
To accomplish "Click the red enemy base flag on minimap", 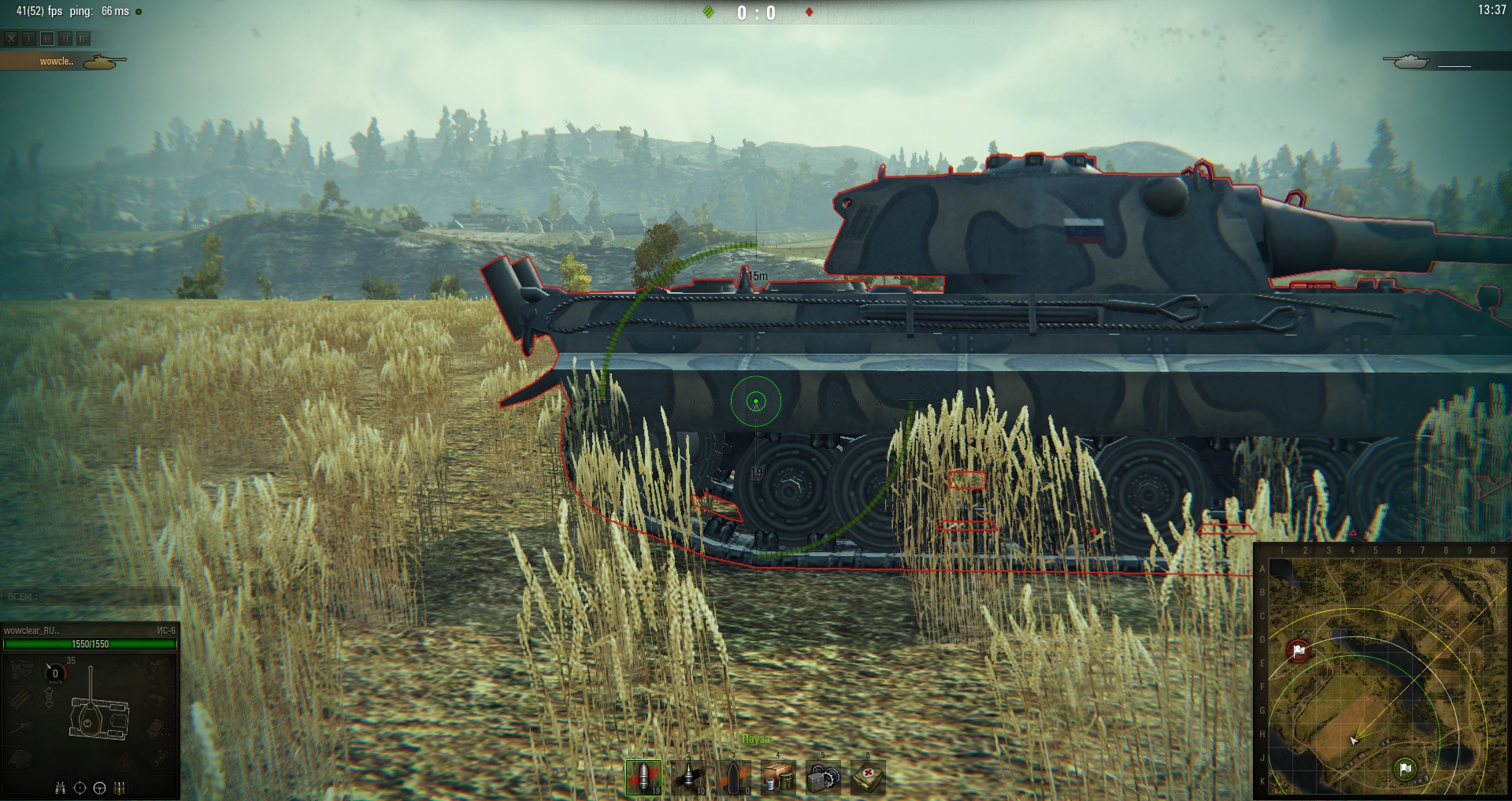I will pos(1299,651).
